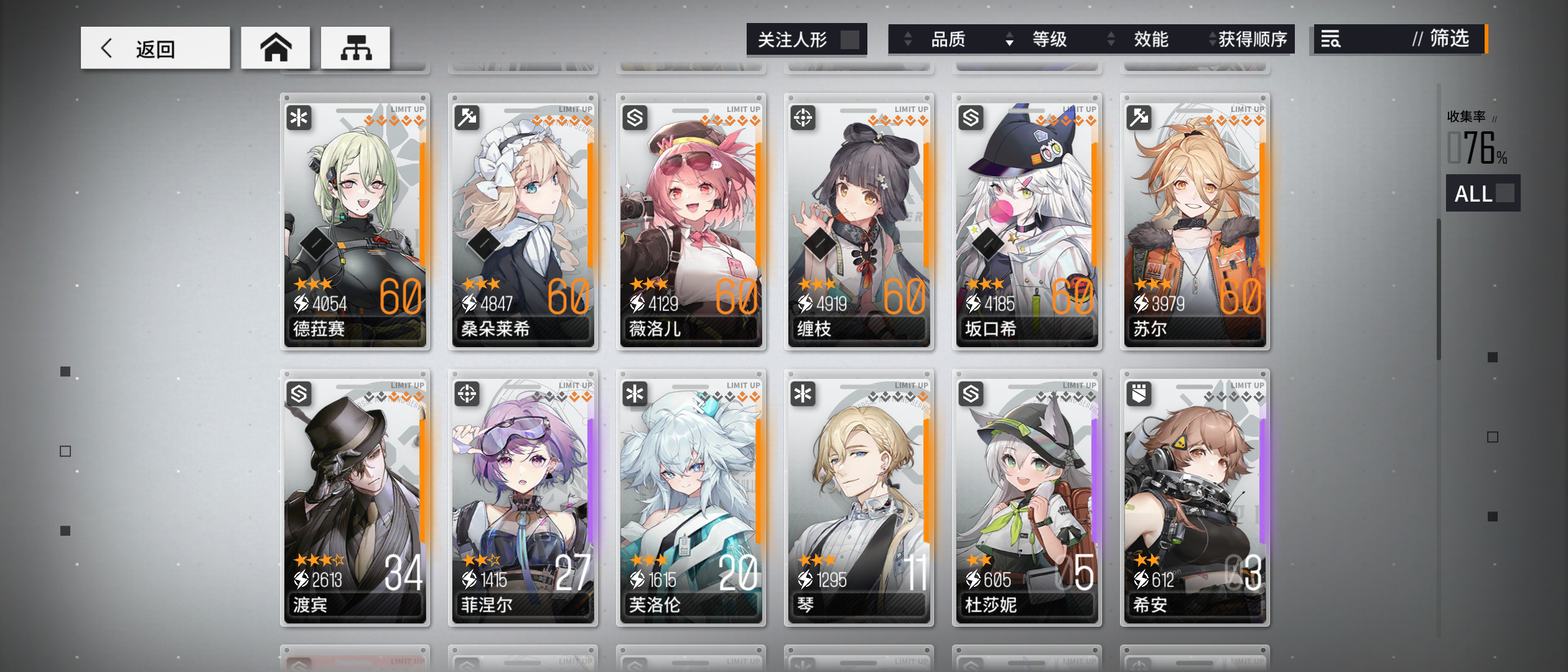Open the formation chart icon beside home
Viewport: 1568px width, 672px height.
point(357,47)
